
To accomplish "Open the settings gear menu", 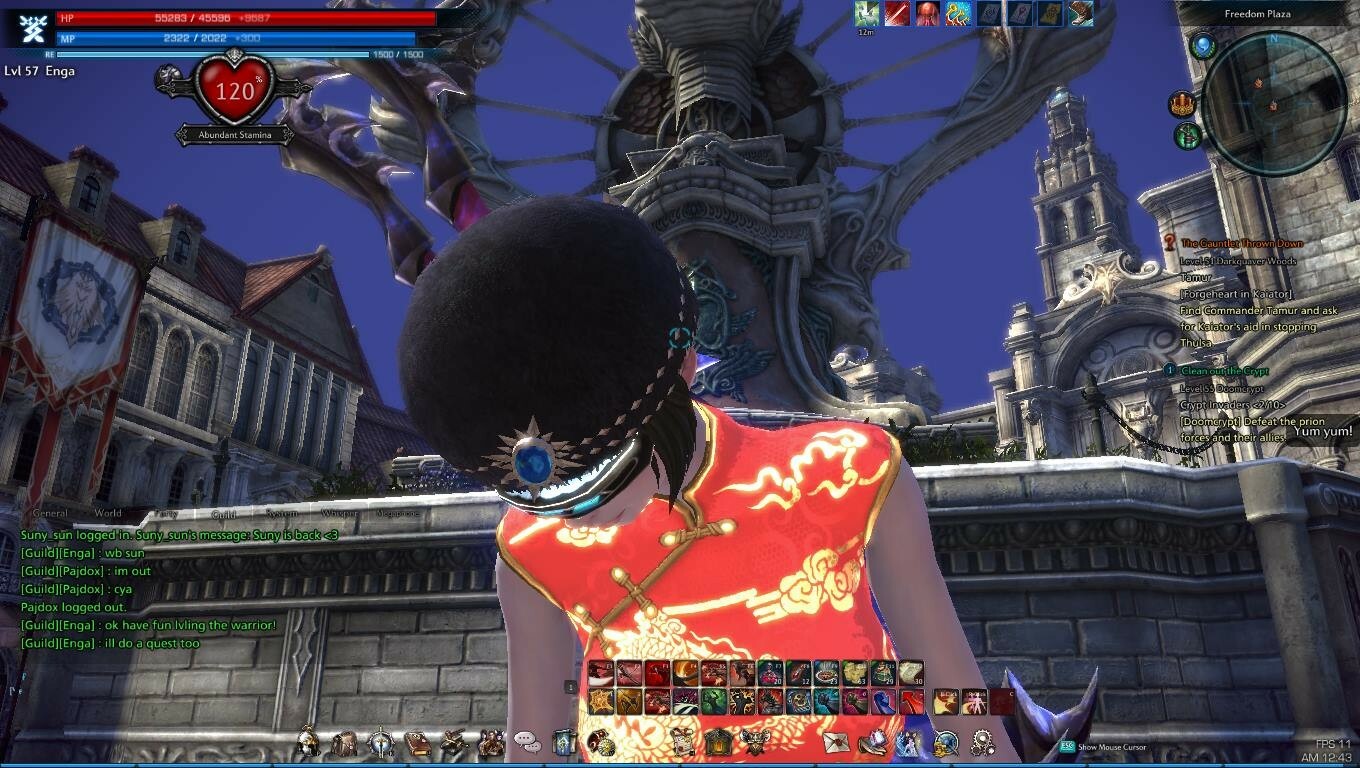I will [984, 743].
